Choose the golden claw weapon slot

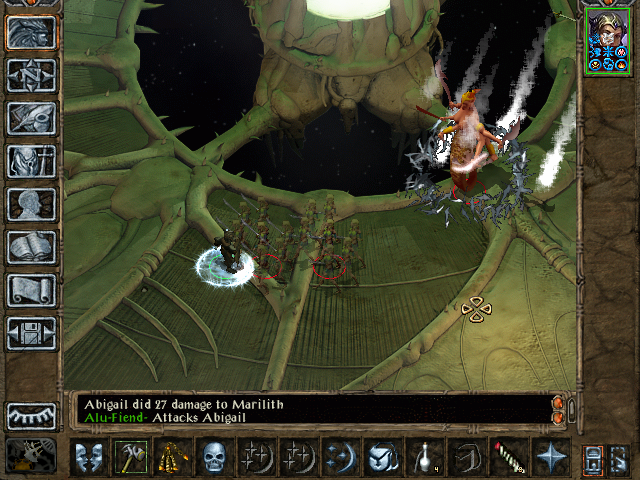point(172,458)
